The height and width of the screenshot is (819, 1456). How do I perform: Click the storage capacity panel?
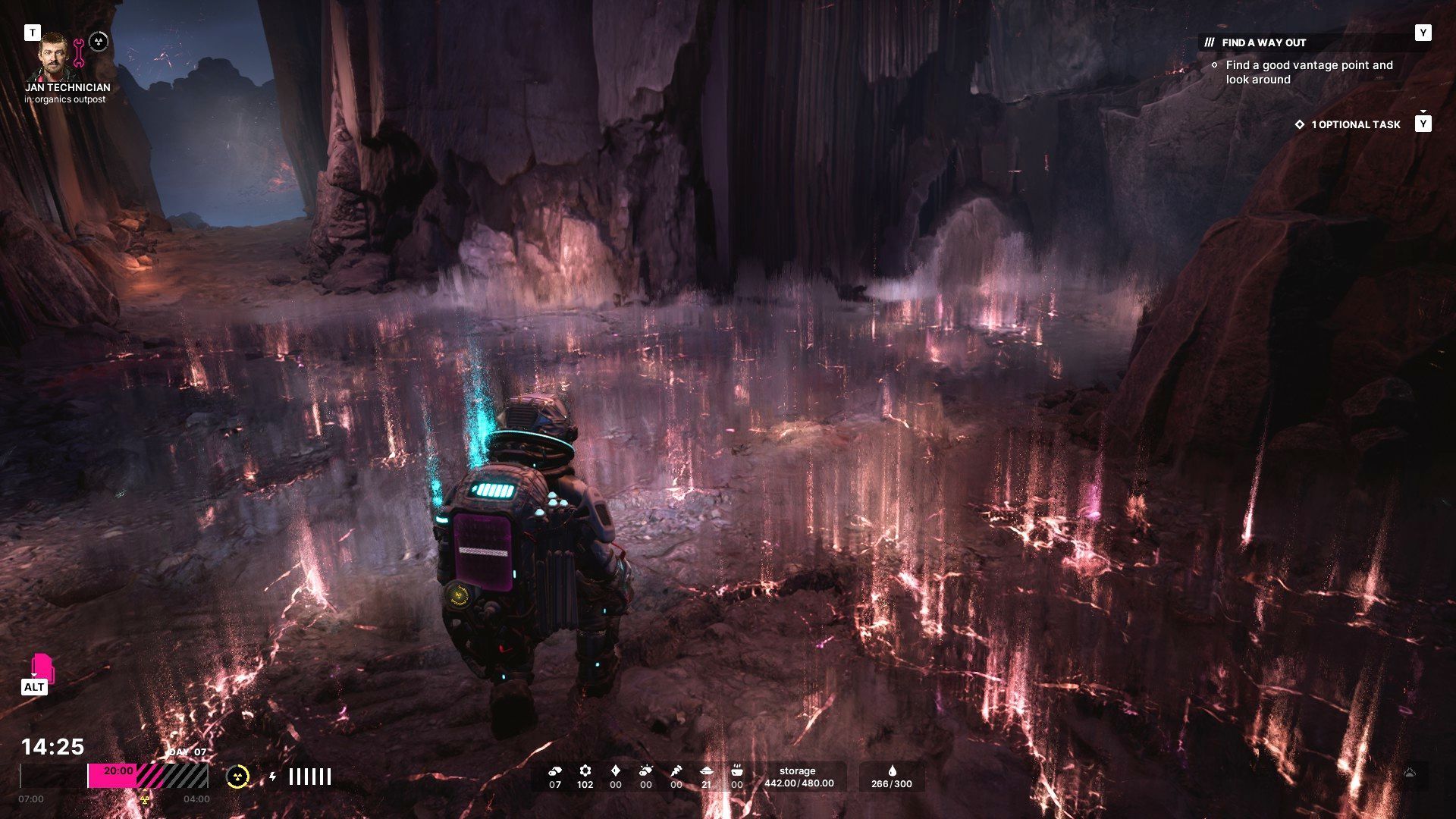pyautogui.click(x=799, y=777)
